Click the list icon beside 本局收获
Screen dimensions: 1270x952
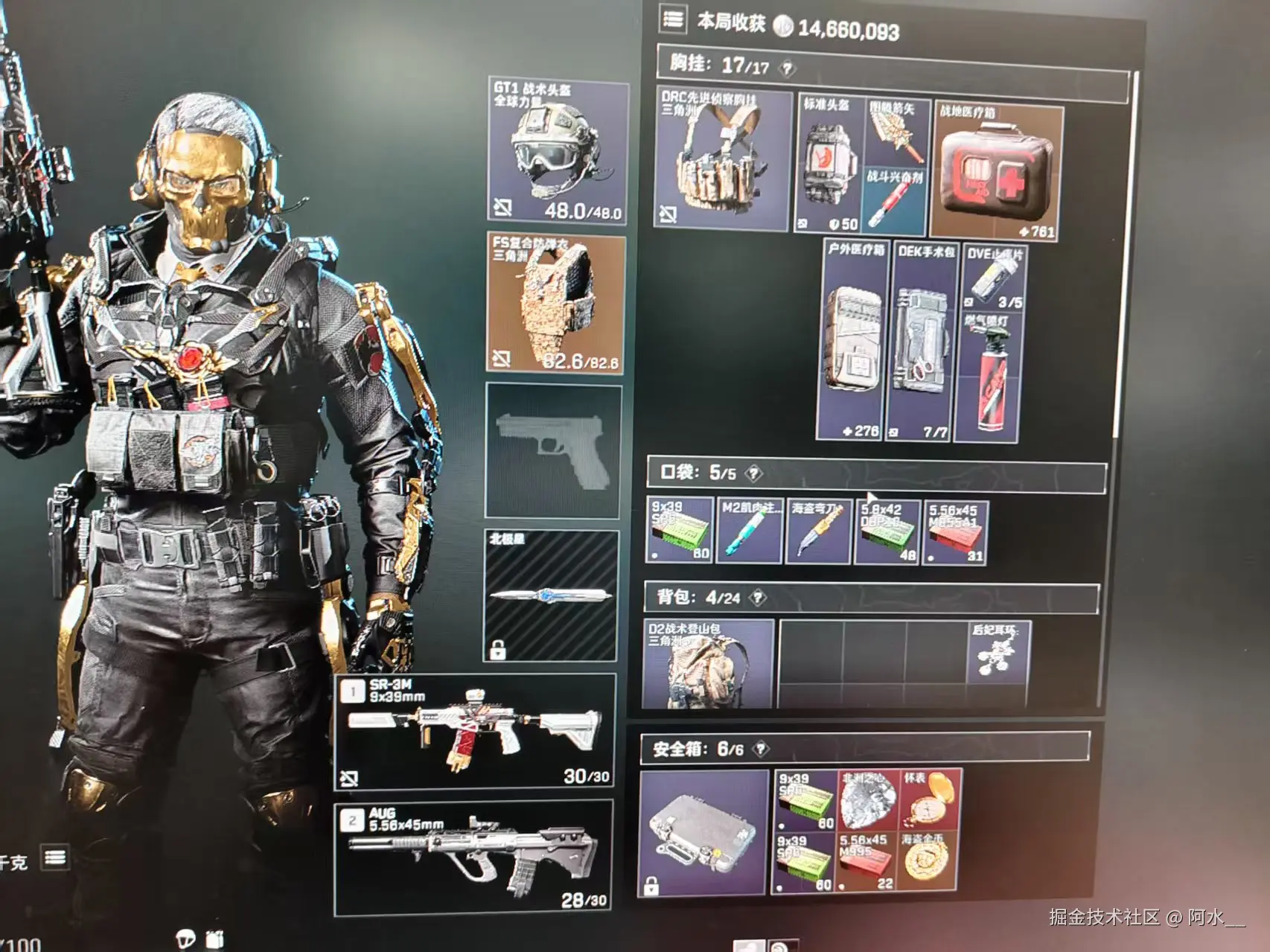click(x=673, y=19)
